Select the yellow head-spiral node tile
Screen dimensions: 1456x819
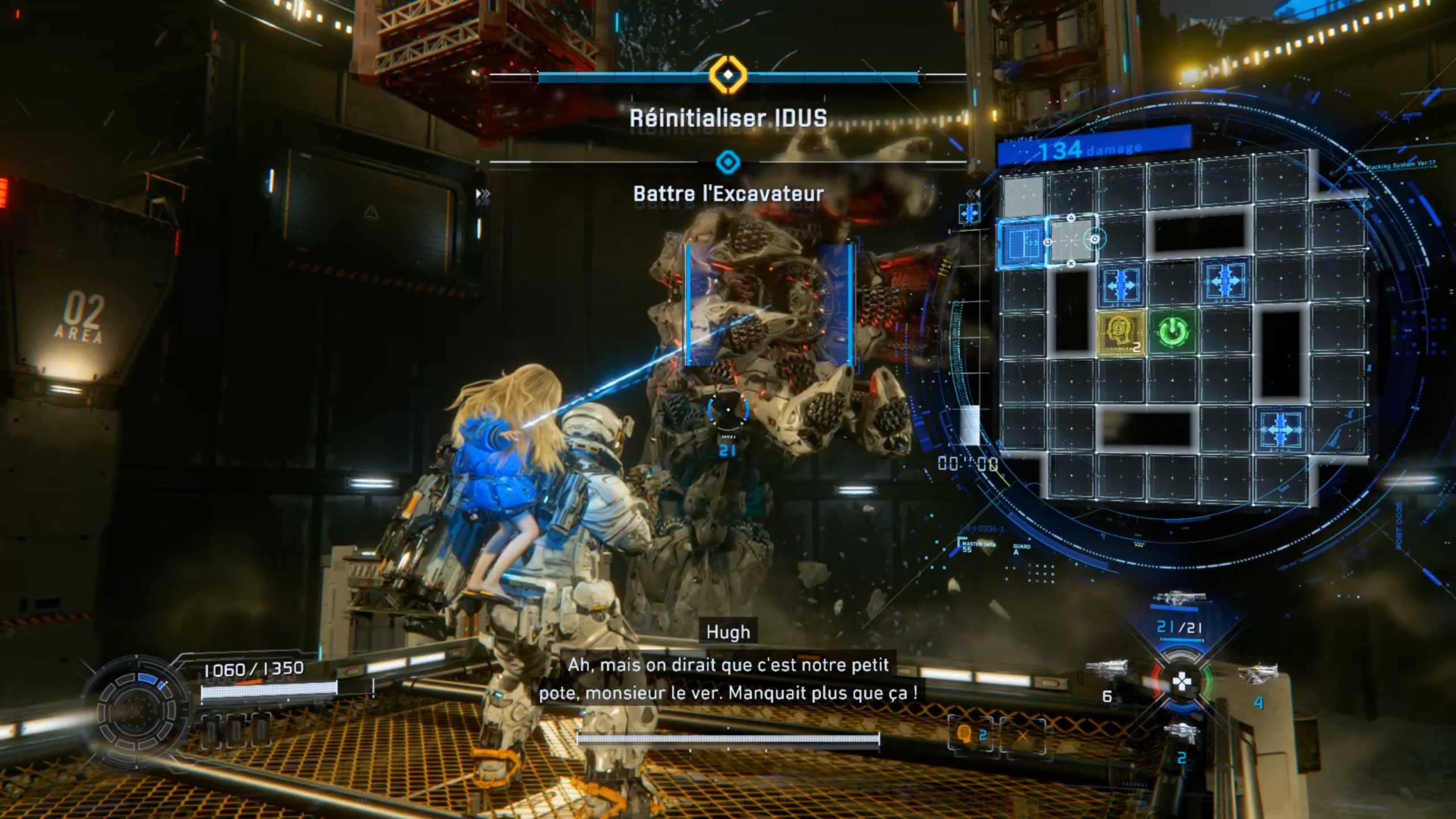[x=1120, y=332]
